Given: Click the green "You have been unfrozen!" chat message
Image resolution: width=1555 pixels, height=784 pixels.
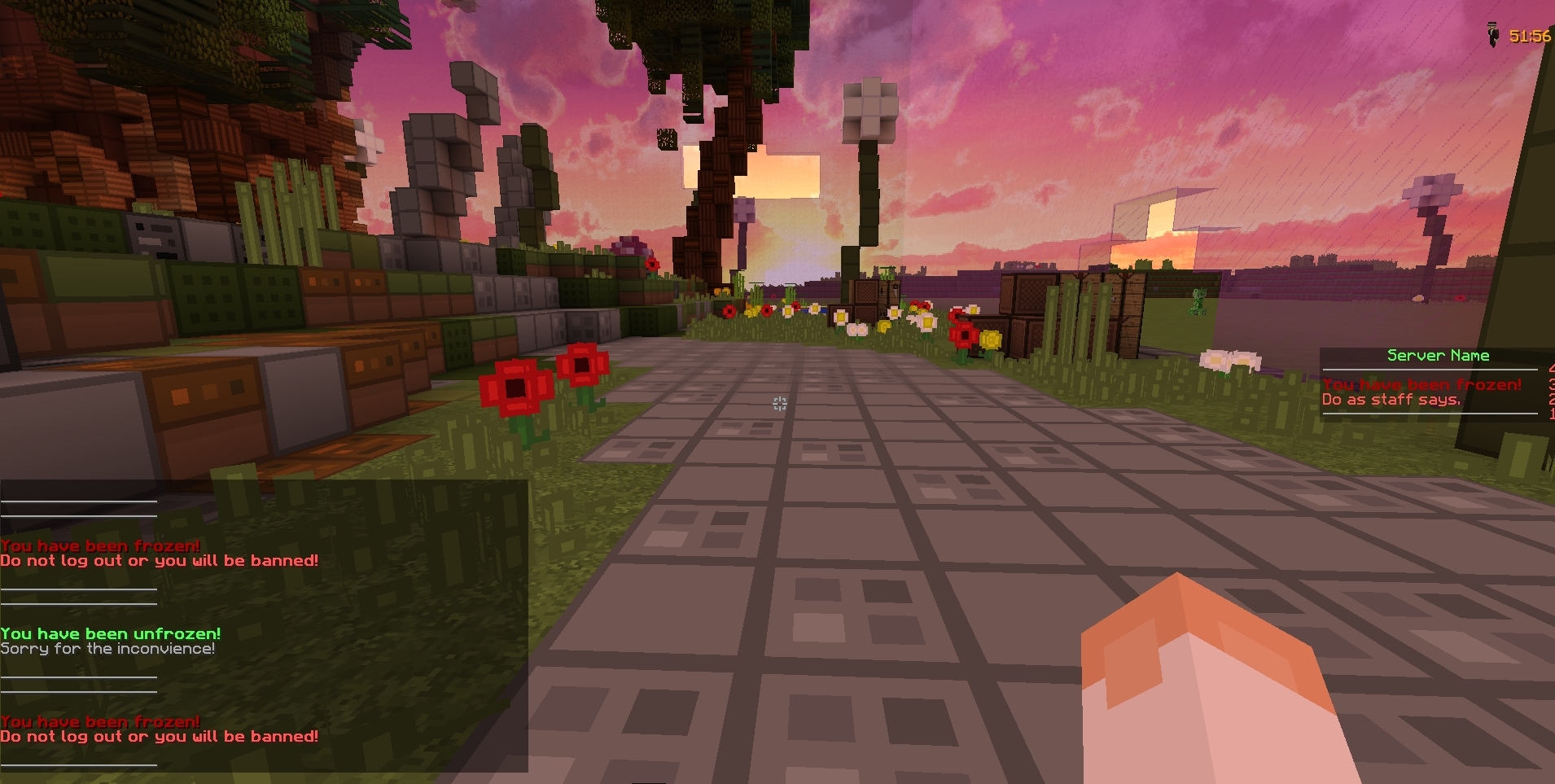Looking at the screenshot, I should [110, 633].
